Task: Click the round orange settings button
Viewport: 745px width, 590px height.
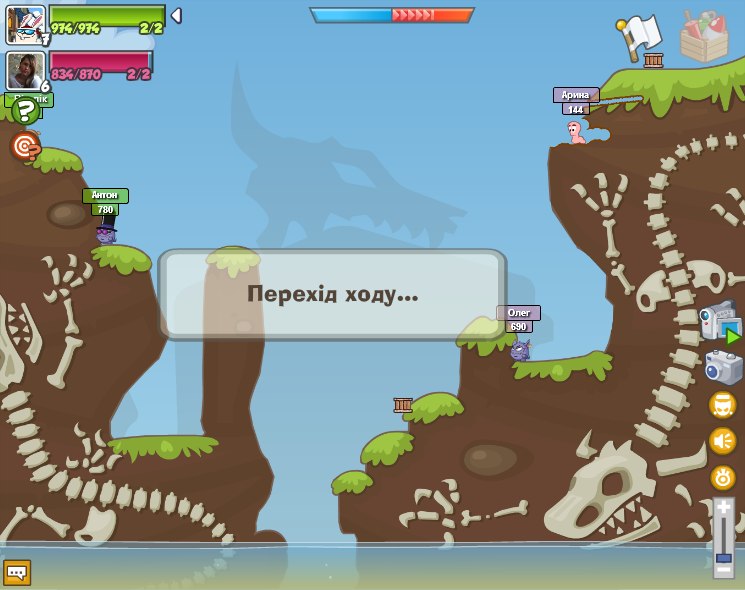Action: 723,477
